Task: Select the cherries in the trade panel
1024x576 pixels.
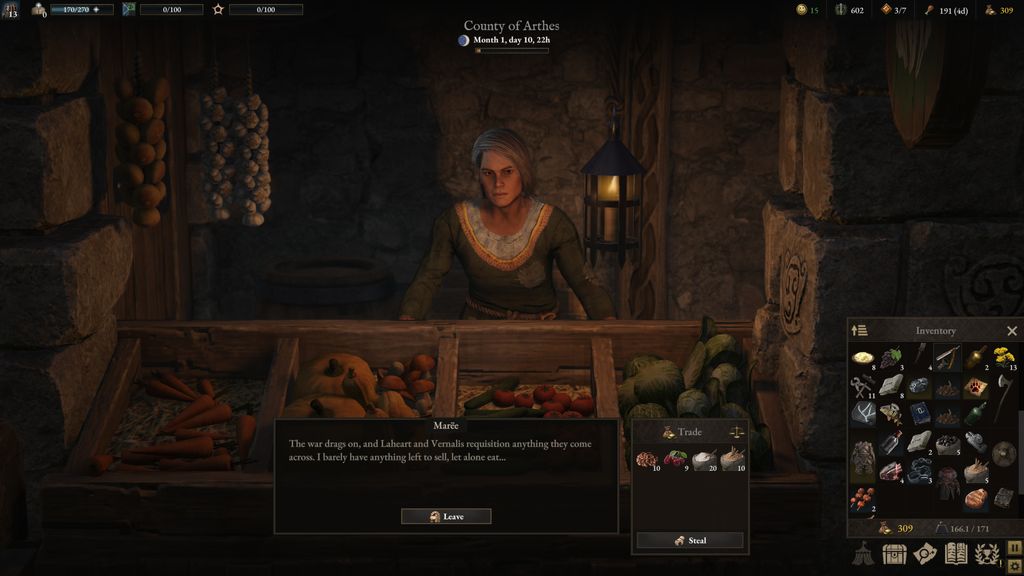Action: [675, 459]
